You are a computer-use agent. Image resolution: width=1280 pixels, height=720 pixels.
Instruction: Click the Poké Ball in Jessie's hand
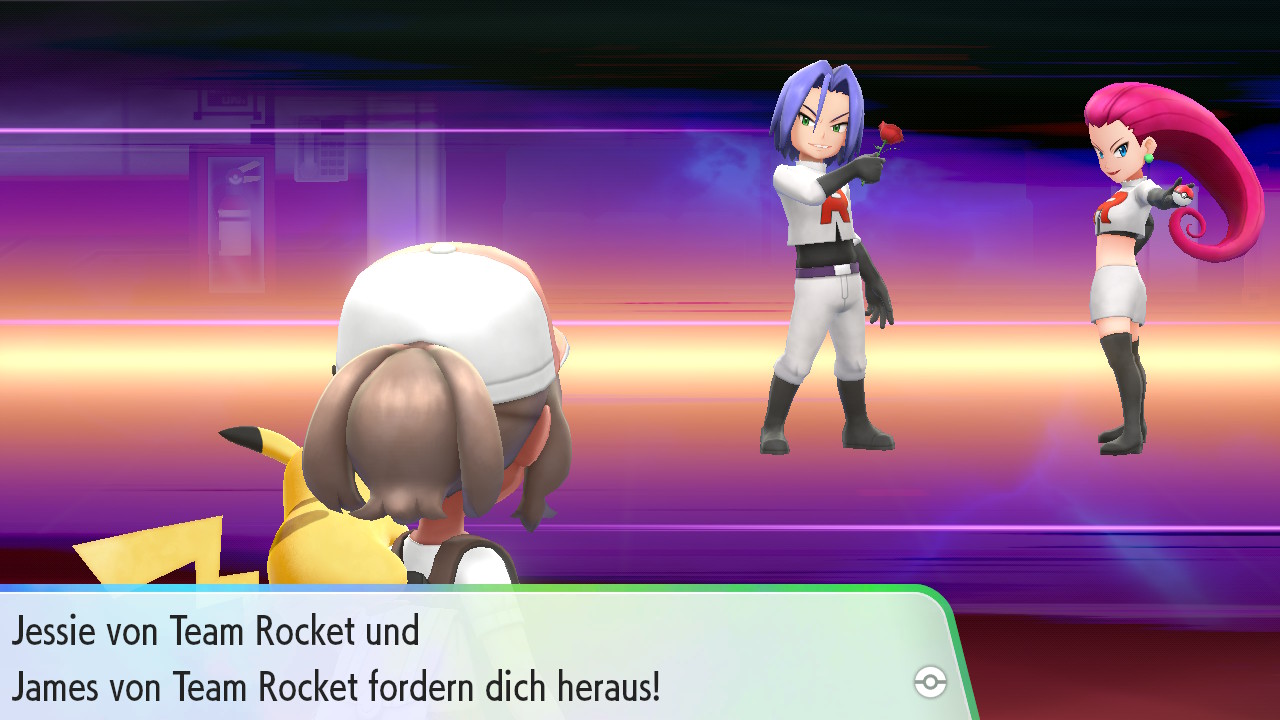pyautogui.click(x=1183, y=194)
